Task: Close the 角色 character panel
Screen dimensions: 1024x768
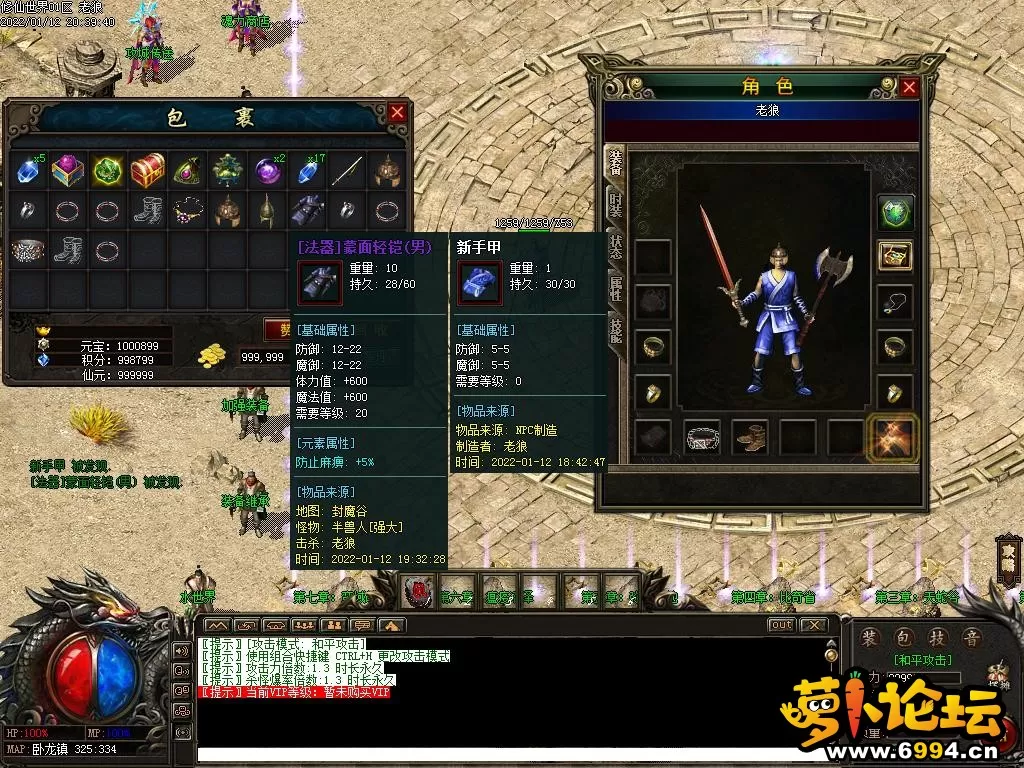Action: (x=908, y=87)
